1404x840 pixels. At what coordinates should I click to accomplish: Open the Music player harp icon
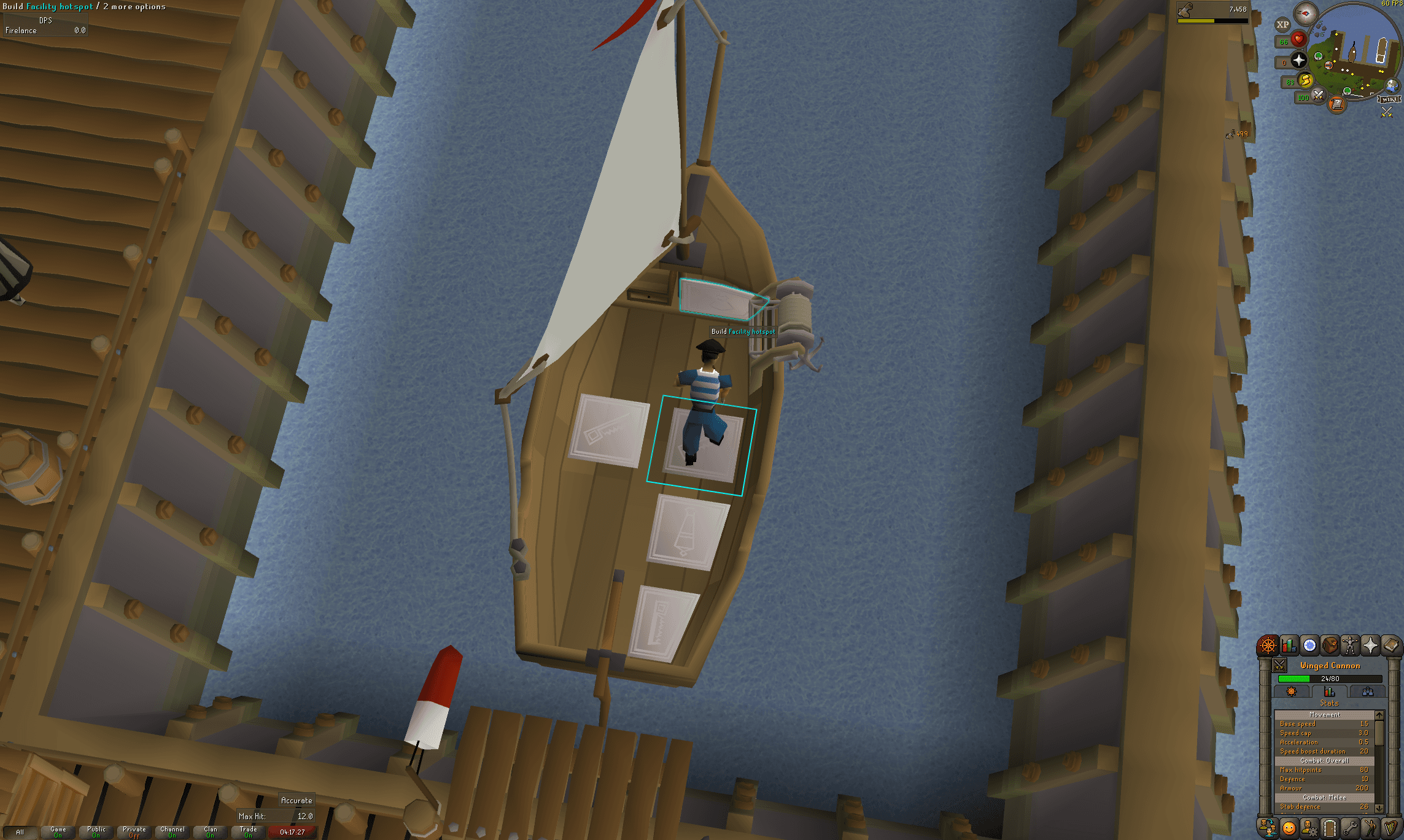(x=1390, y=827)
